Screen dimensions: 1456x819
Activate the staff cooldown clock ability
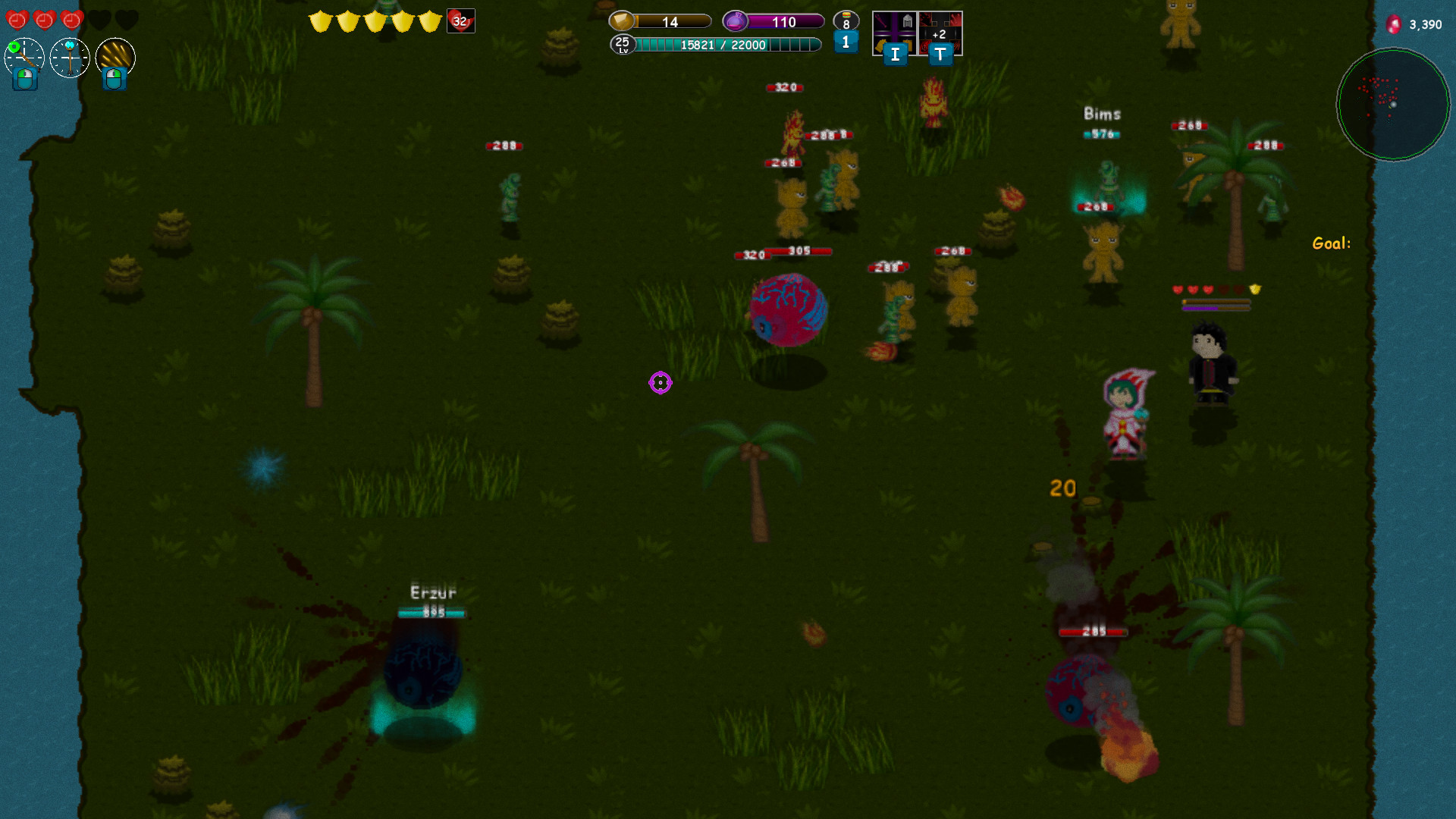[69, 56]
